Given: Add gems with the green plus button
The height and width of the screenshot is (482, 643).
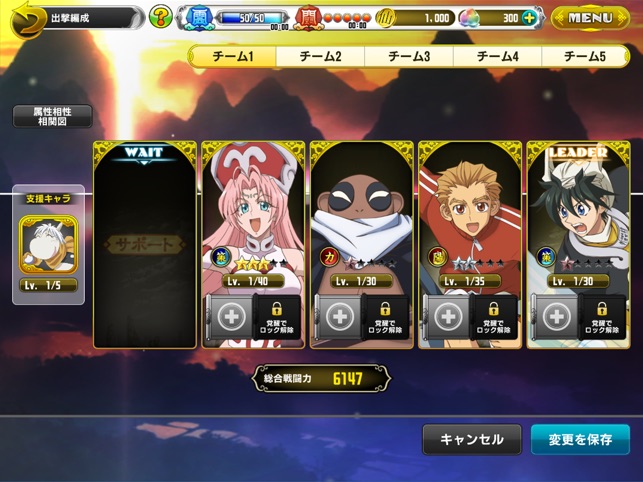Looking at the screenshot, I should coord(530,18).
